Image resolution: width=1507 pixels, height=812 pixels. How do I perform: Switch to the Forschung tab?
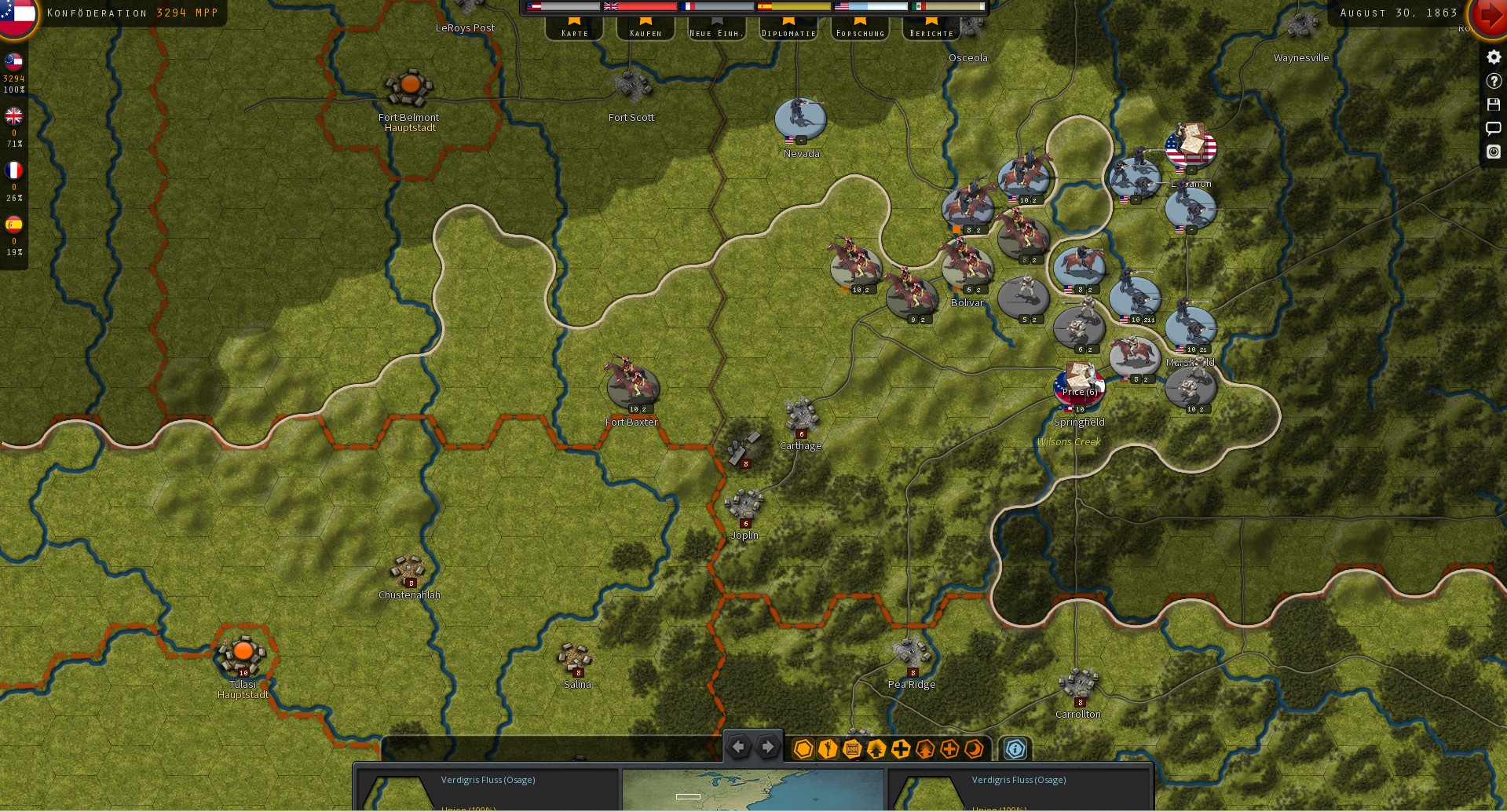pos(859,33)
